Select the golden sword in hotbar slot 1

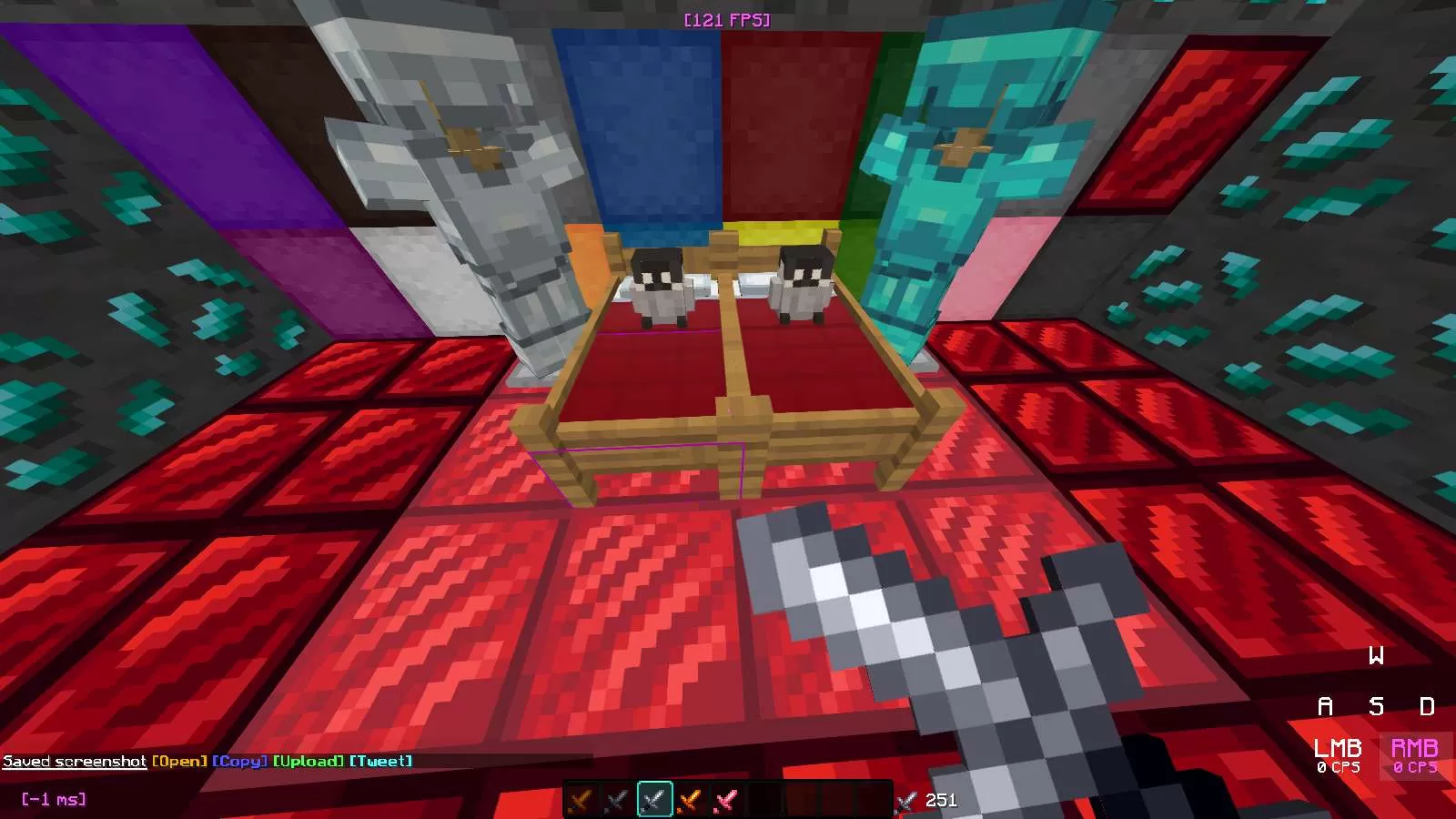tap(580, 801)
